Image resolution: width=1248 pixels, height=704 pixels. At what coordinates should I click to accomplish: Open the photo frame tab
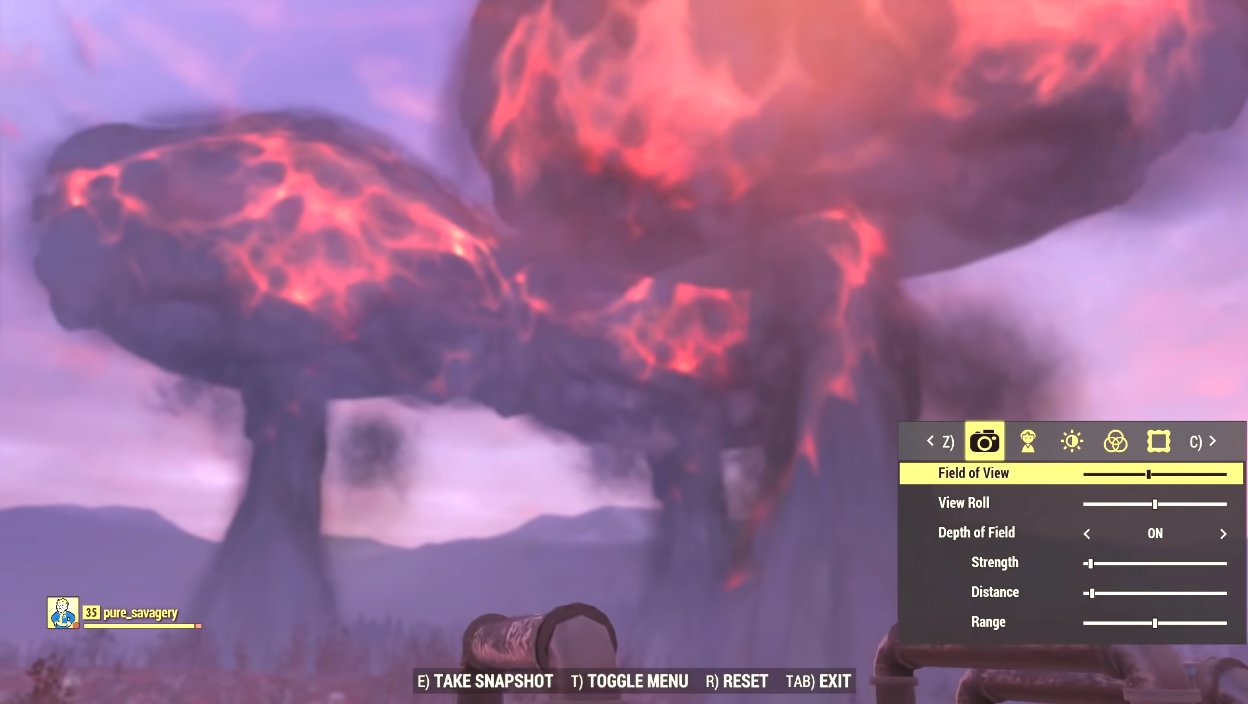(x=1158, y=441)
